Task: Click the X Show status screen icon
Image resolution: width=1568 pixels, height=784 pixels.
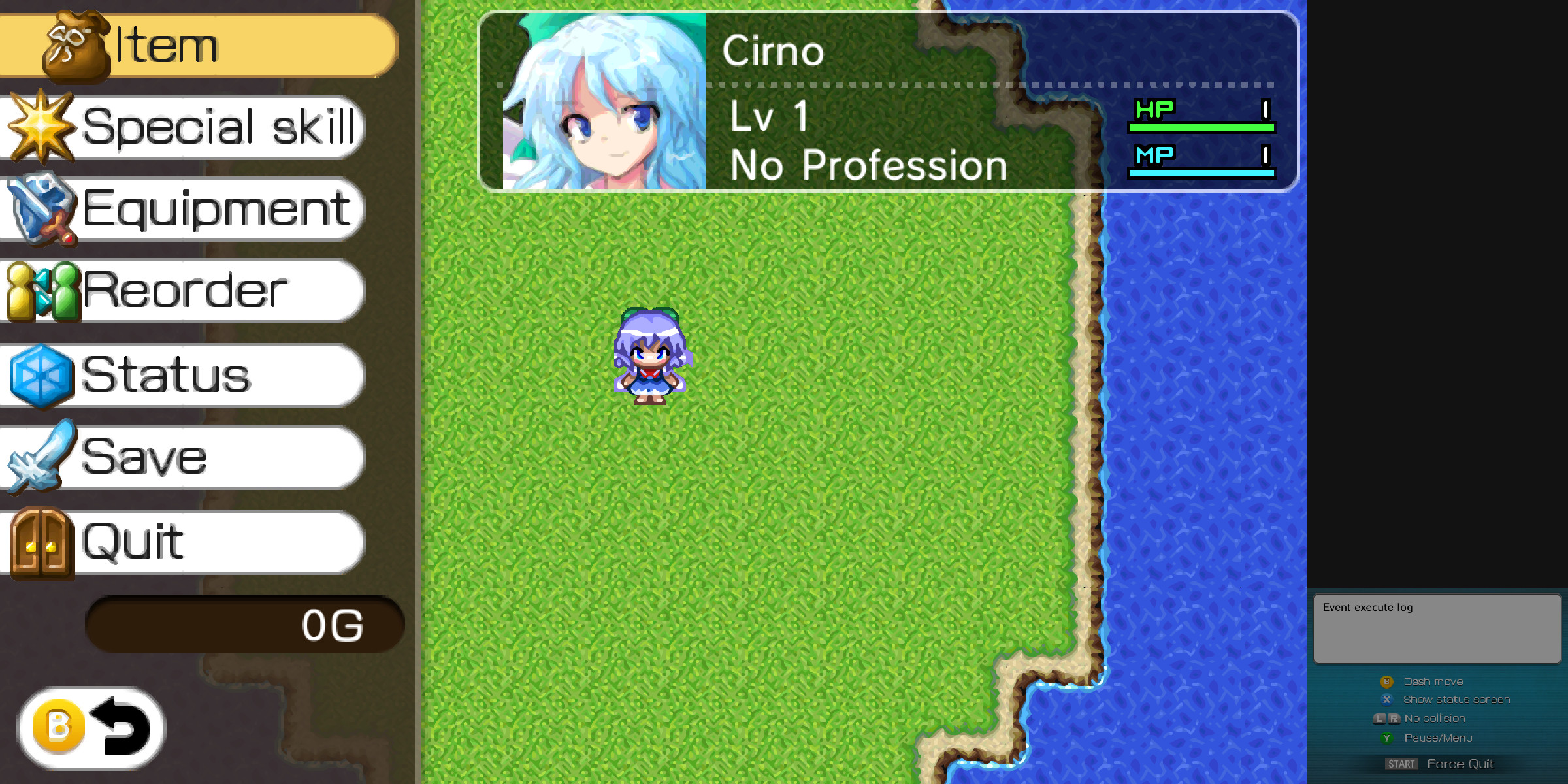Action: tap(1386, 699)
